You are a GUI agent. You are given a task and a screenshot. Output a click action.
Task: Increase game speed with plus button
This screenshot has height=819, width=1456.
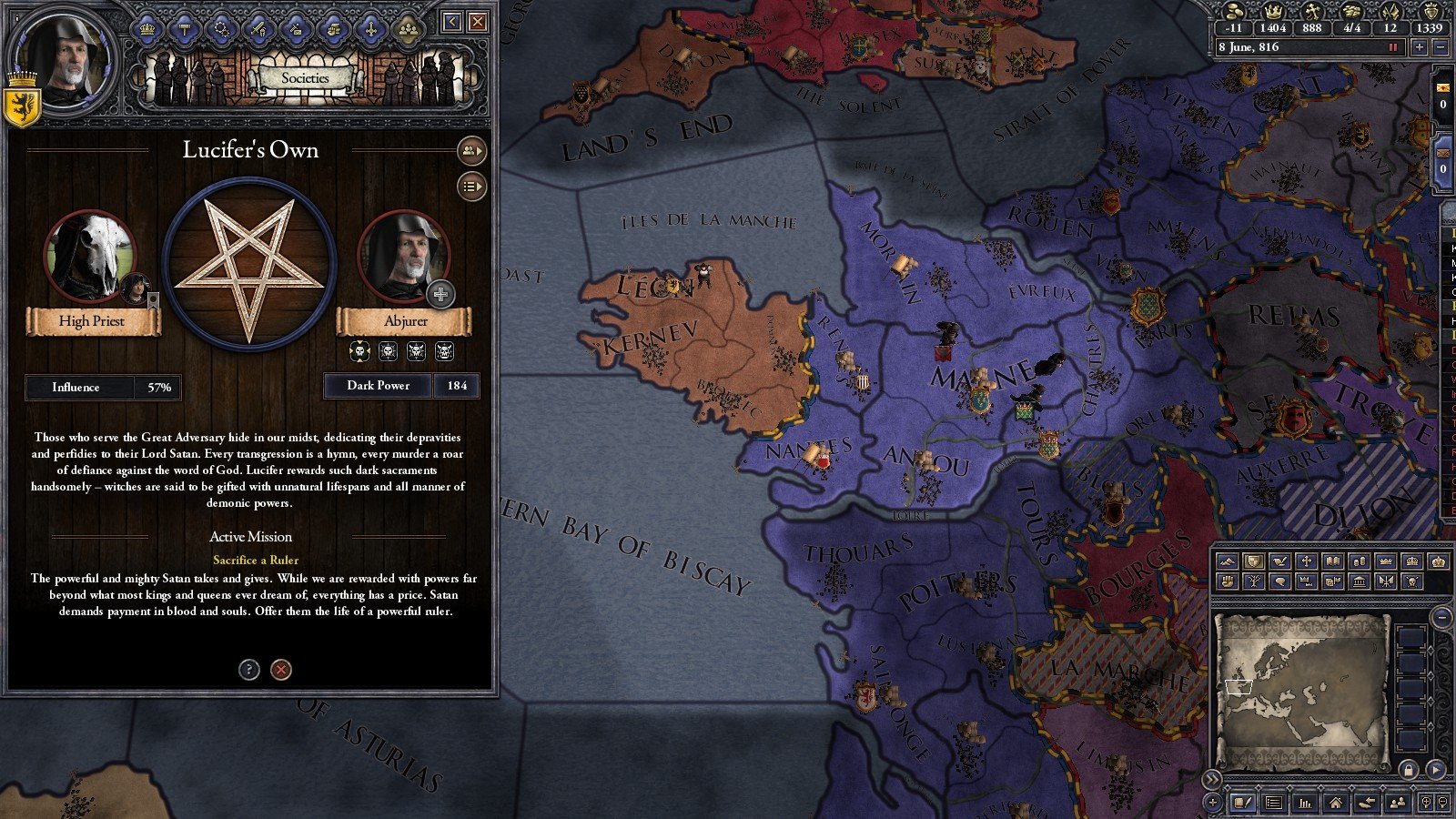[1419, 47]
